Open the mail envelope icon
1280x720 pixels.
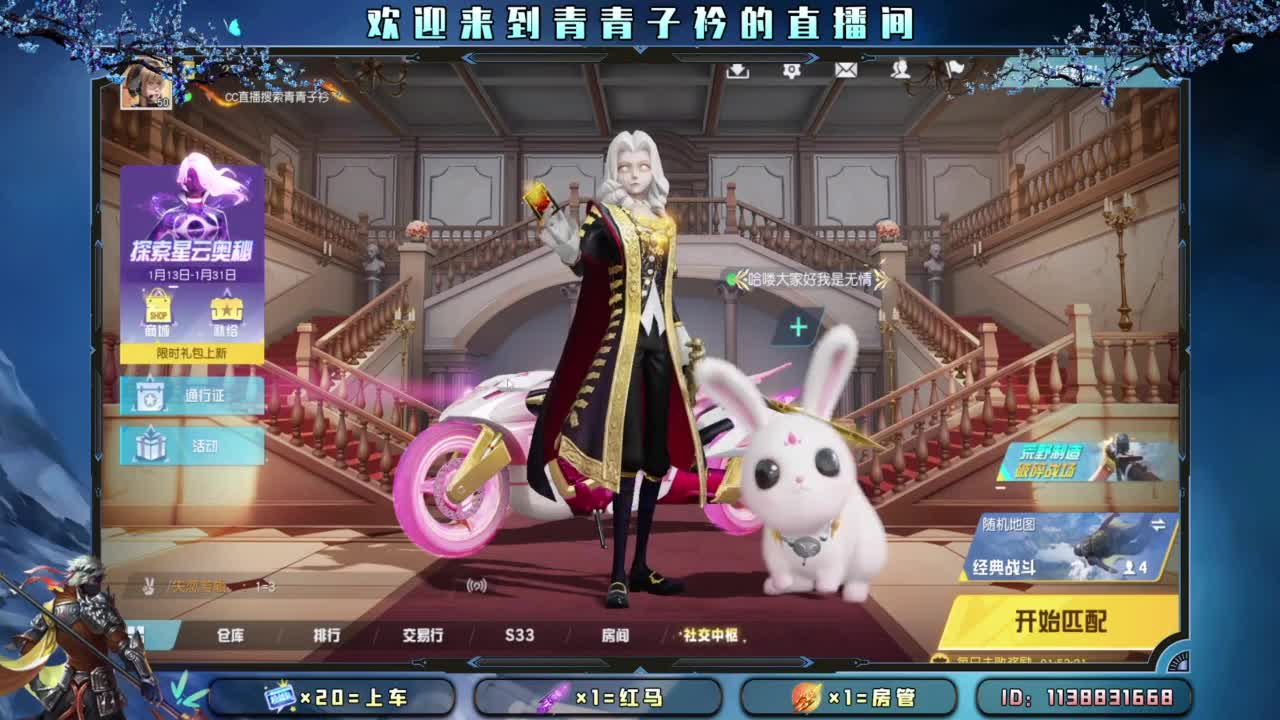pyautogui.click(x=845, y=72)
